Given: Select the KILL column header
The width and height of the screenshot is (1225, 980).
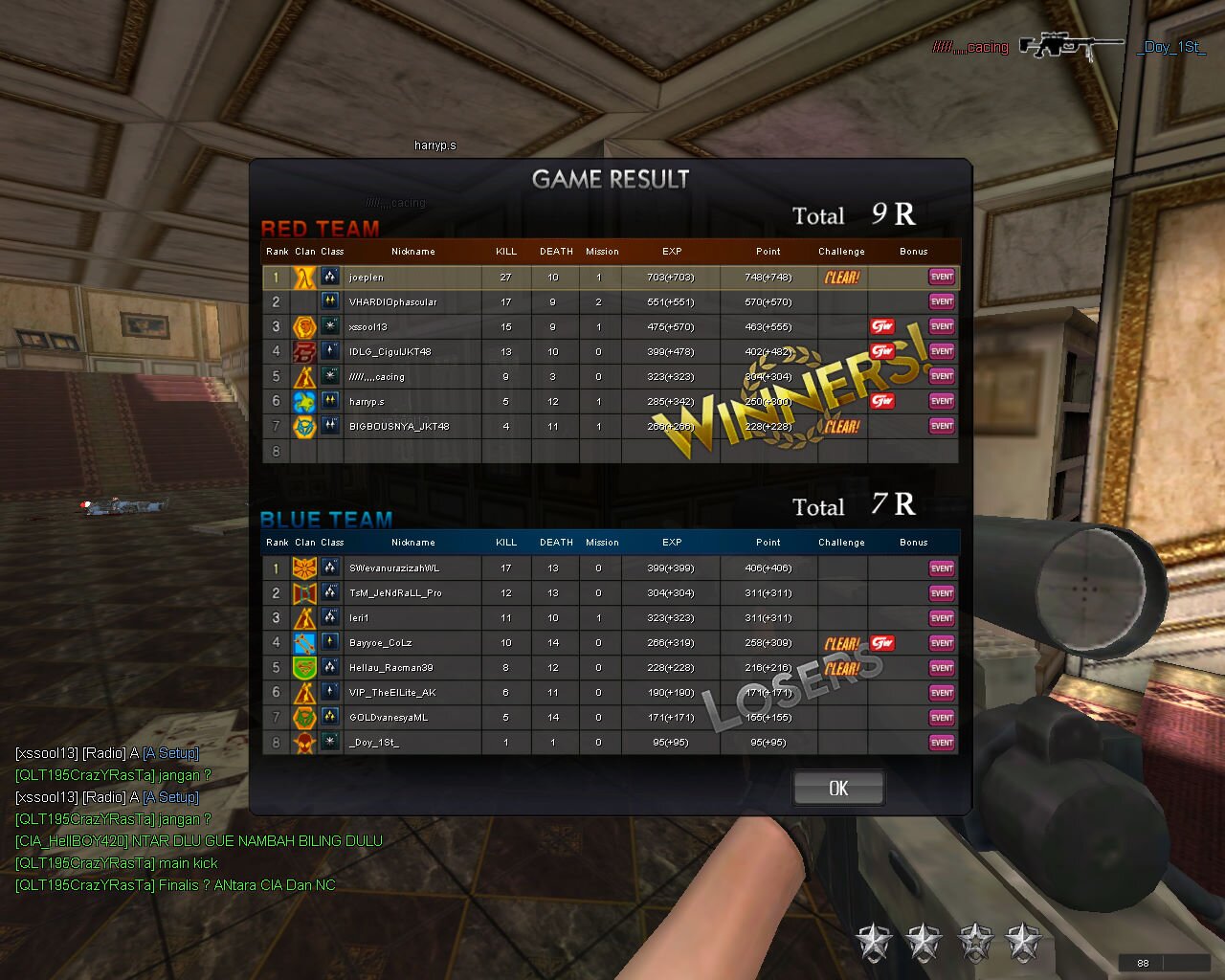Looking at the screenshot, I should point(505,251).
